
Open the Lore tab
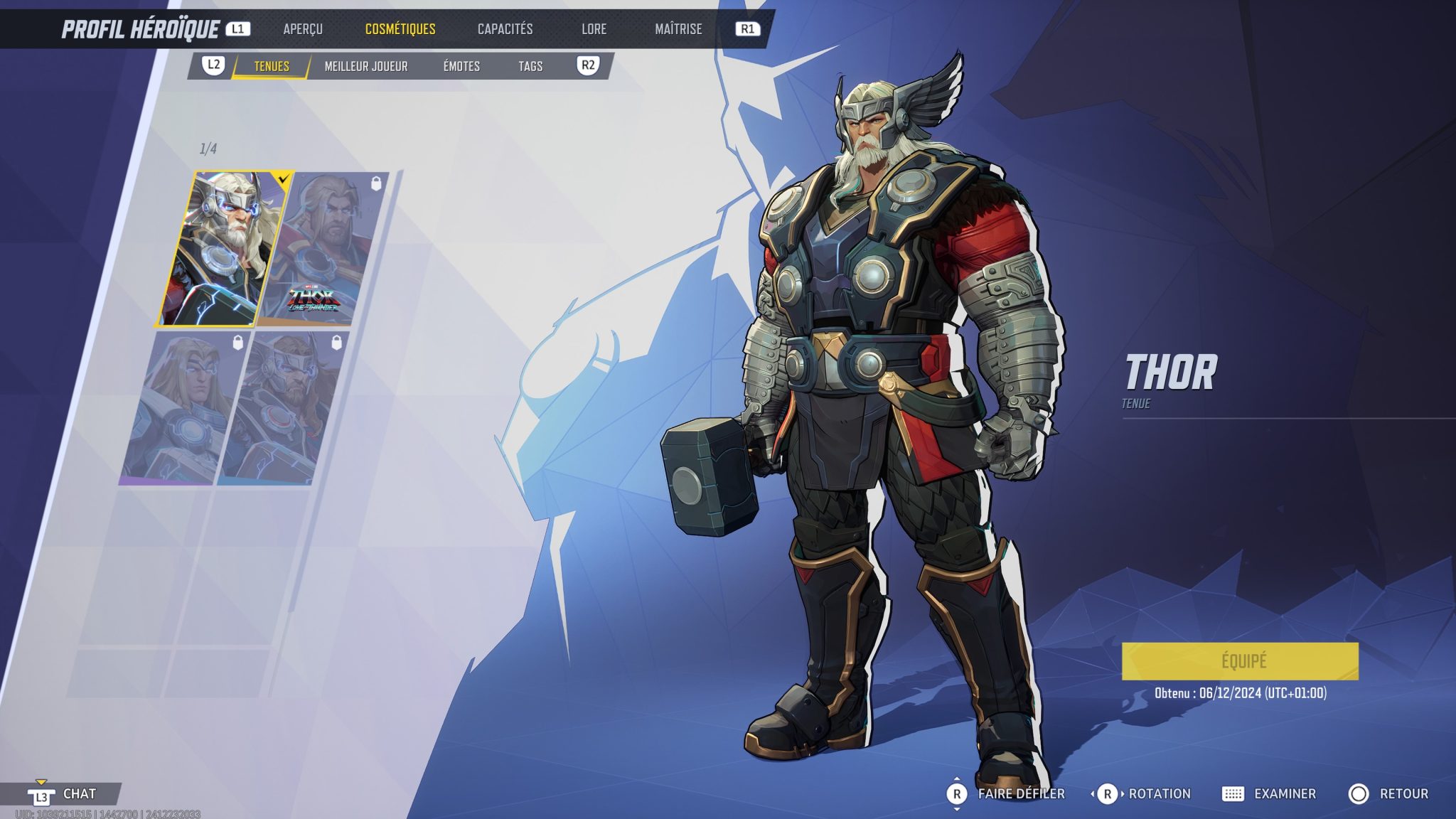point(594,29)
